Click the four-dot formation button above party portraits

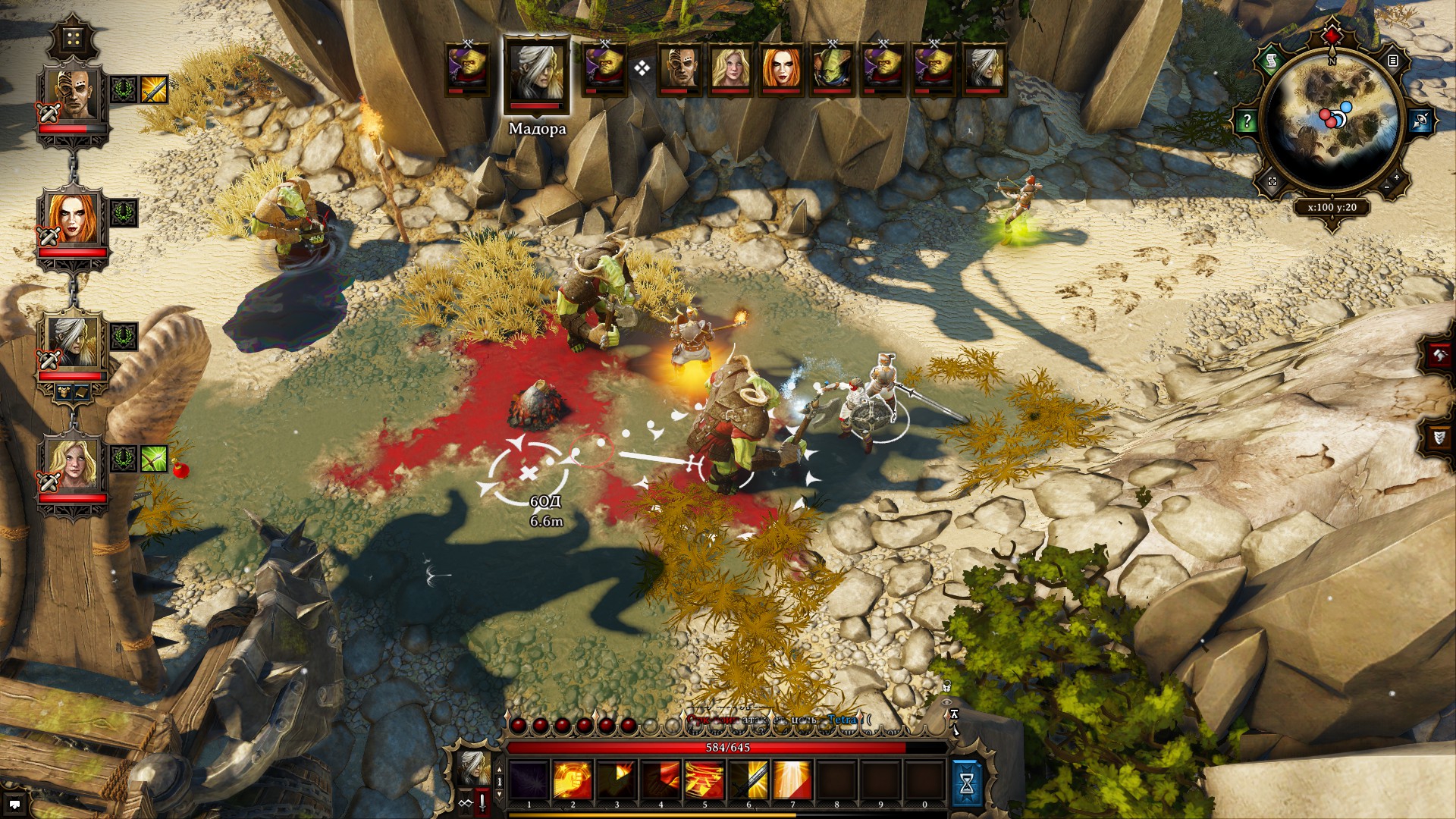(74, 38)
